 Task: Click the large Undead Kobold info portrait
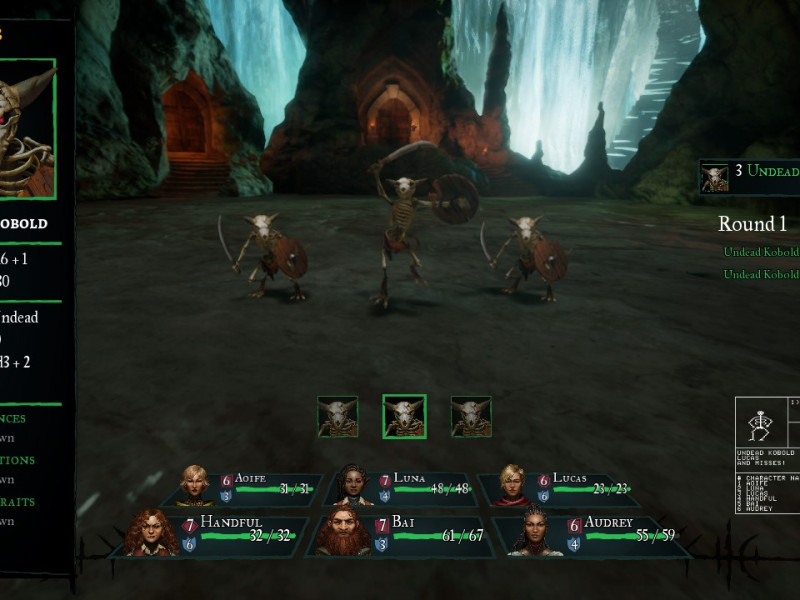tap(26, 130)
